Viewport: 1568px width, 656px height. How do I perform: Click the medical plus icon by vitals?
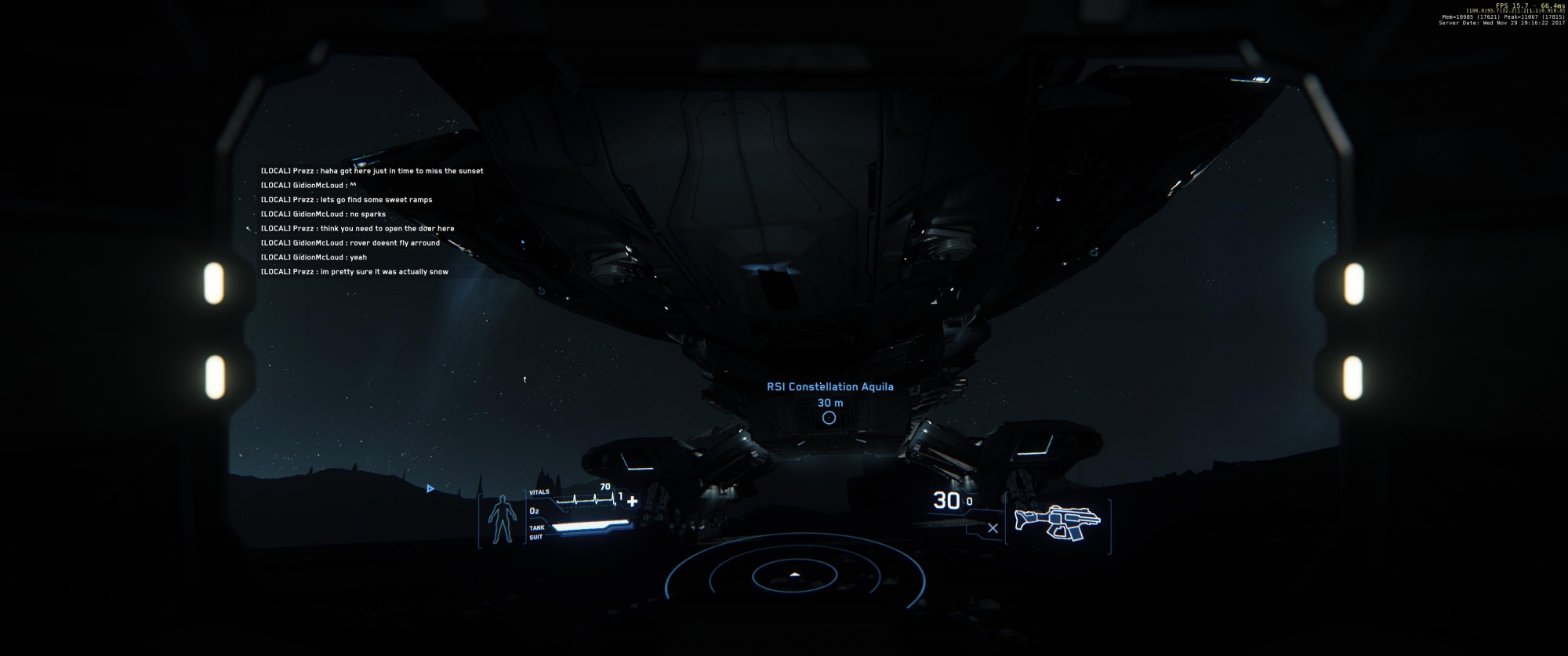(x=632, y=501)
